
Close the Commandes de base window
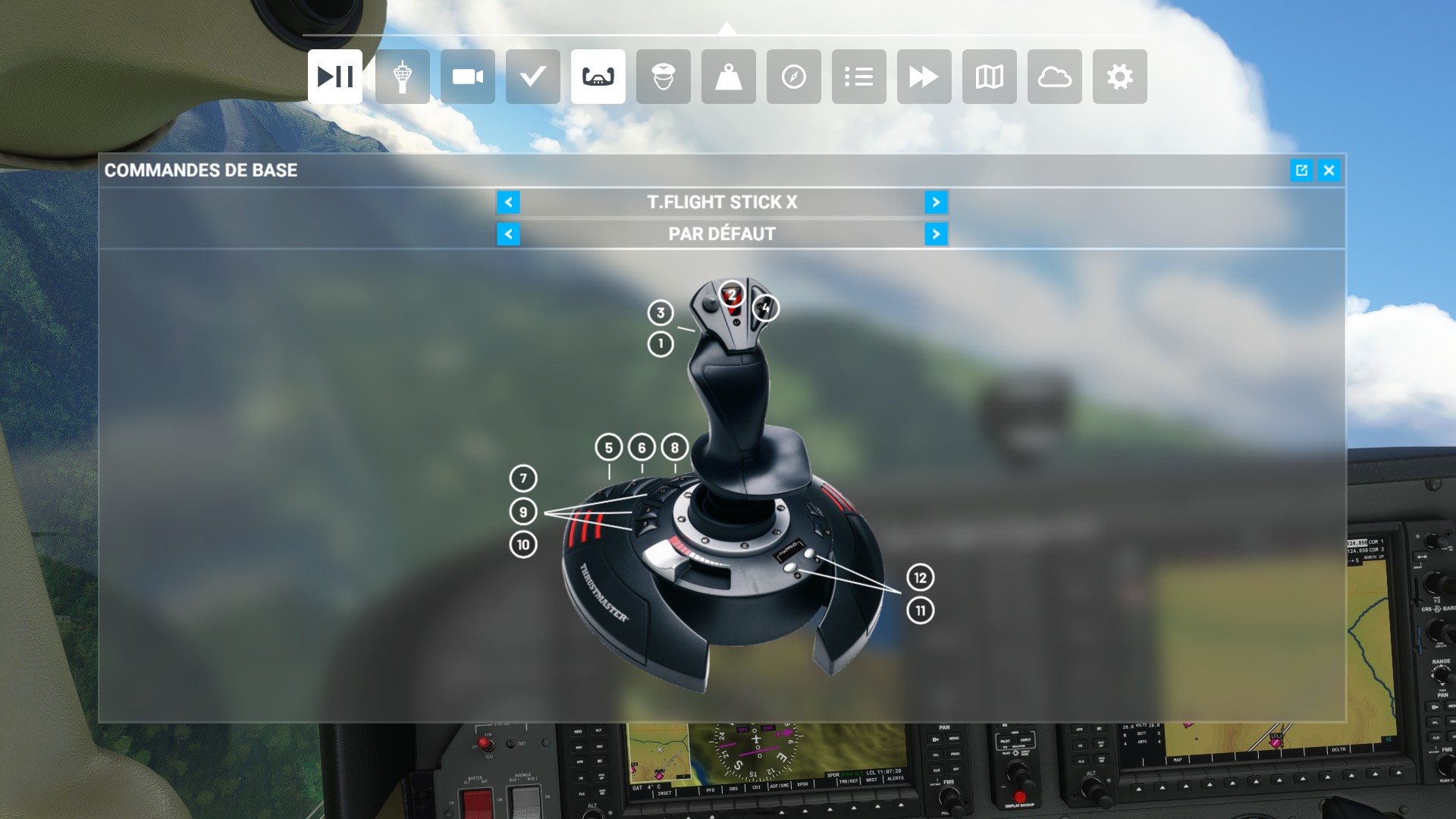(1329, 171)
